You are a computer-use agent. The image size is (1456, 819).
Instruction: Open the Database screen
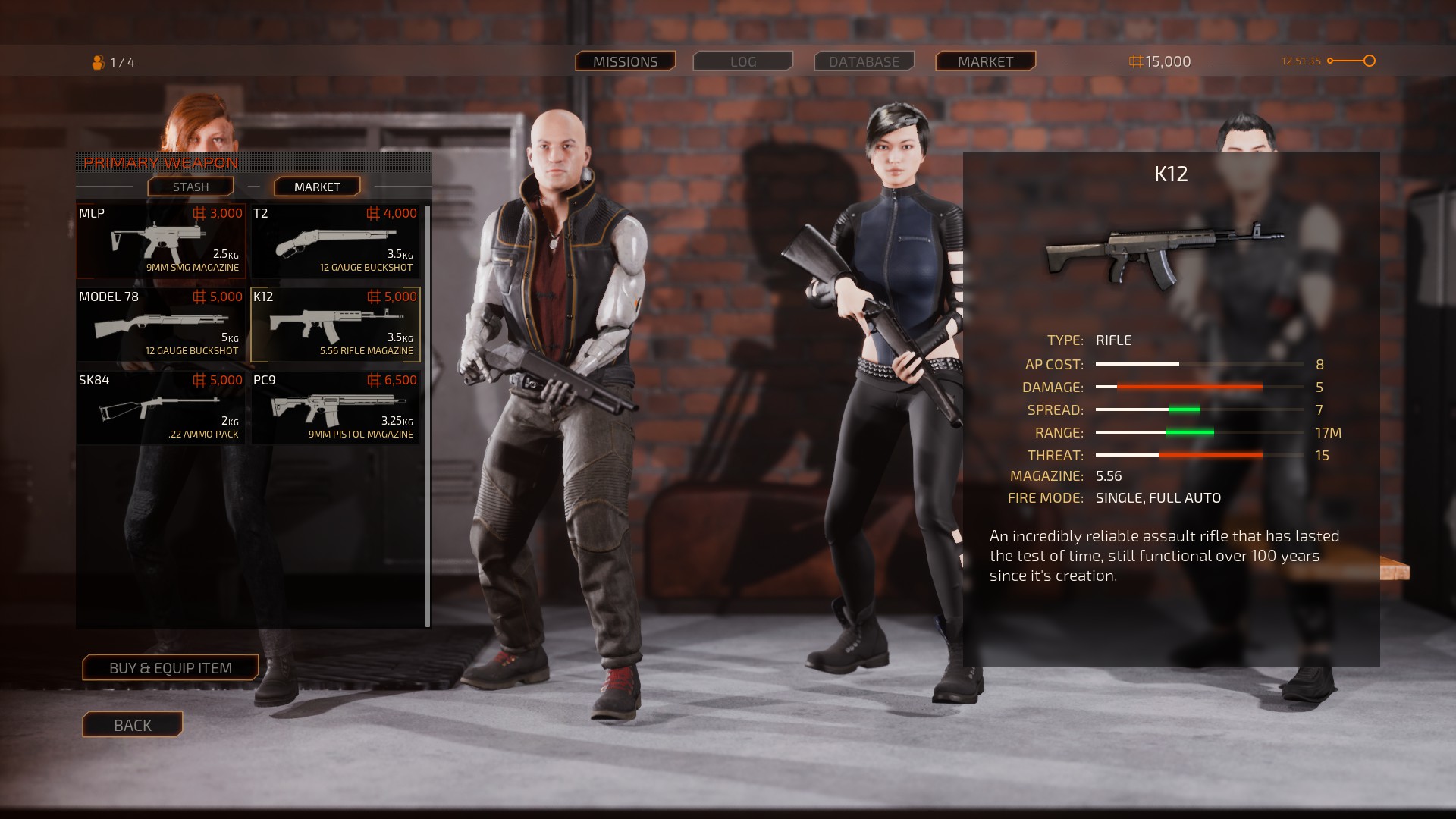pos(864,61)
